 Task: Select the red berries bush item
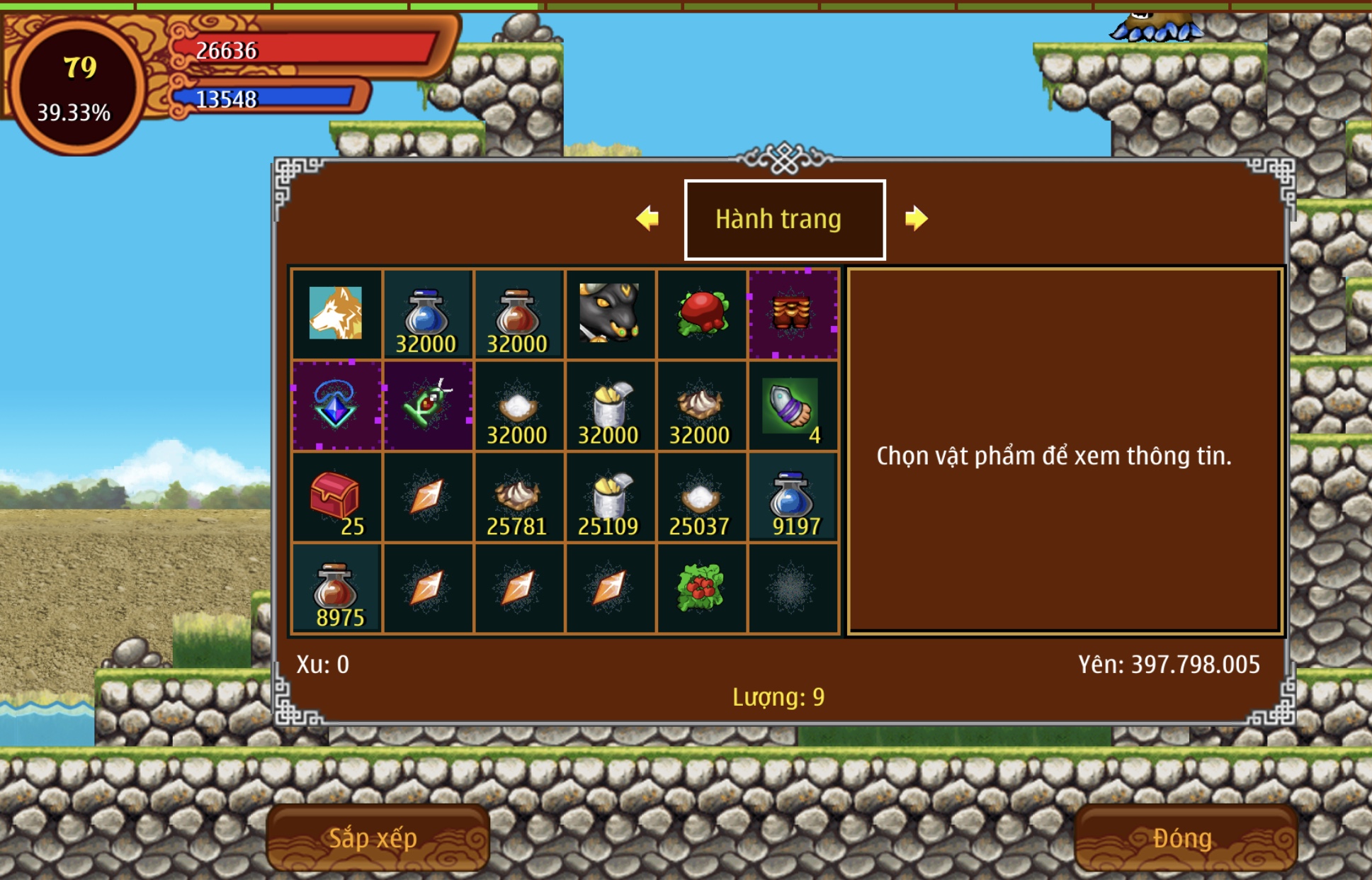[701, 589]
